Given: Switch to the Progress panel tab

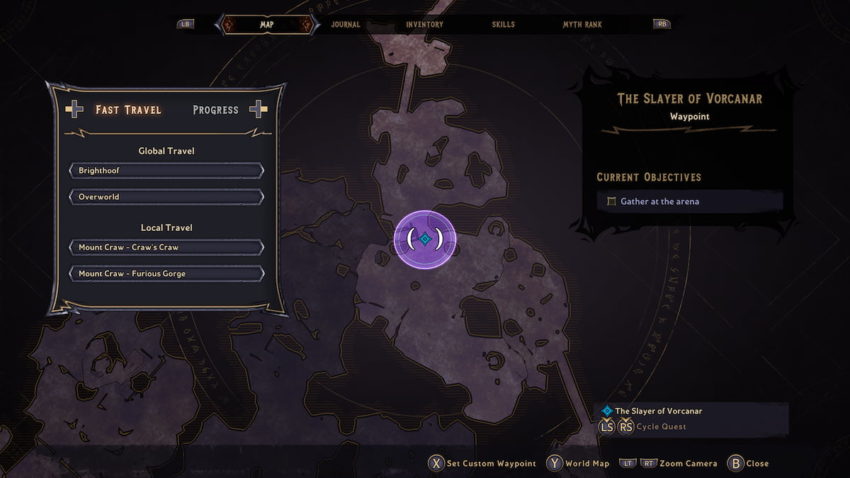Looking at the screenshot, I should [x=215, y=109].
